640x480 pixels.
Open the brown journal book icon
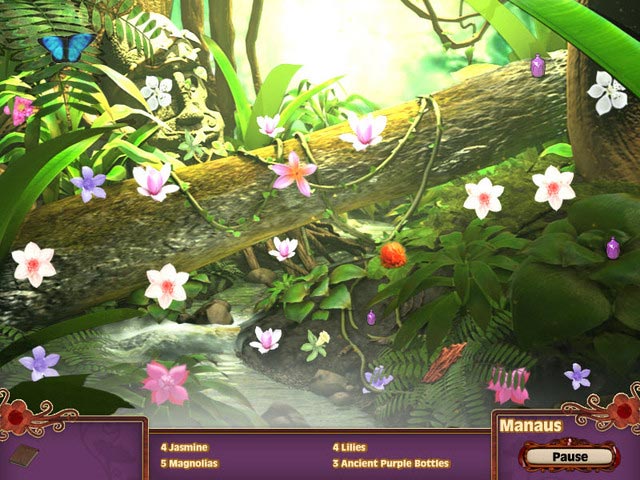coord(26,456)
